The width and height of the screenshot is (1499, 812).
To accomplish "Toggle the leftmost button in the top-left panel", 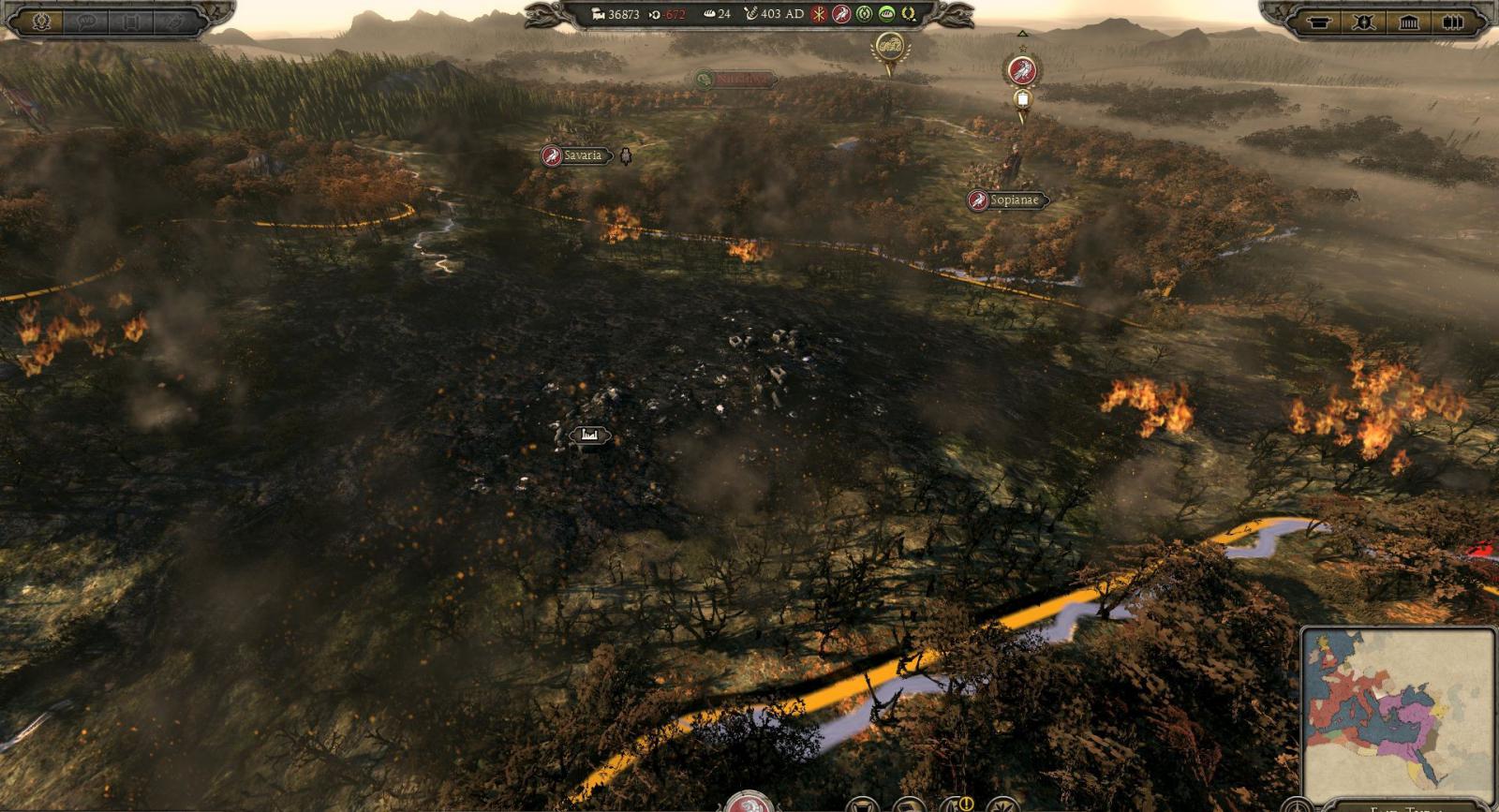I will click(x=39, y=19).
